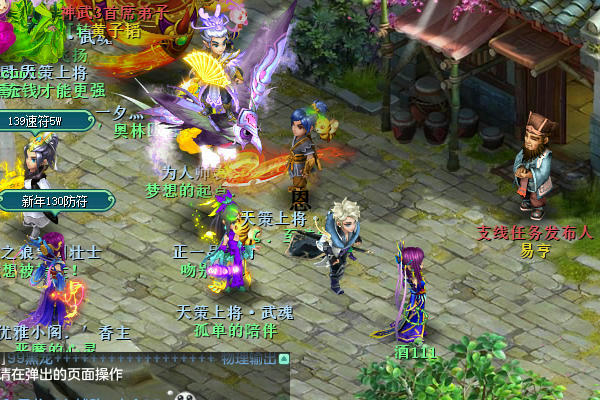Open the 新年130防符 stall sign
Screen dimensions: 600x400
(56, 202)
